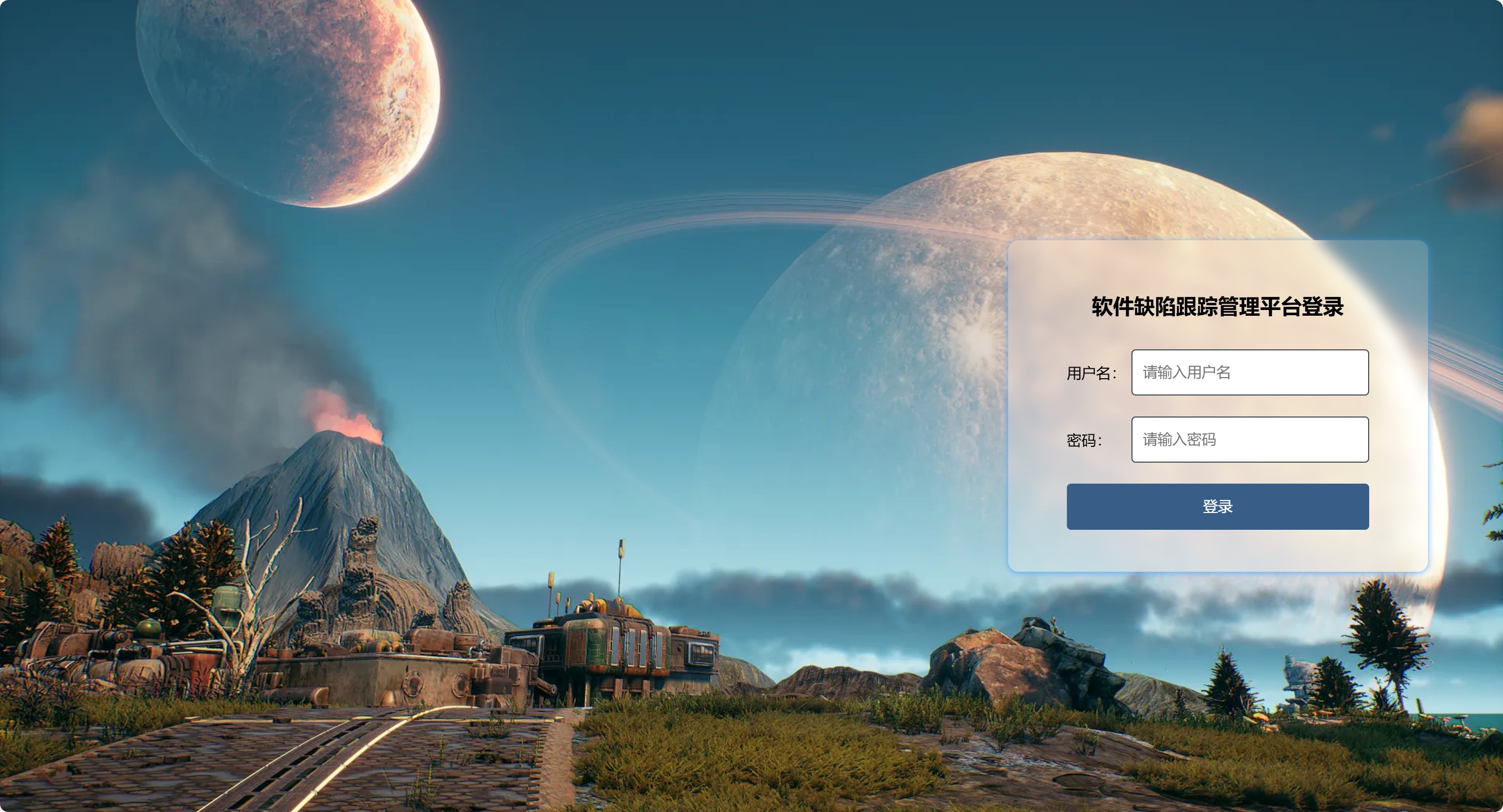Viewport: 1503px width, 812px height.
Task: Click the username input field
Action: 1249,372
